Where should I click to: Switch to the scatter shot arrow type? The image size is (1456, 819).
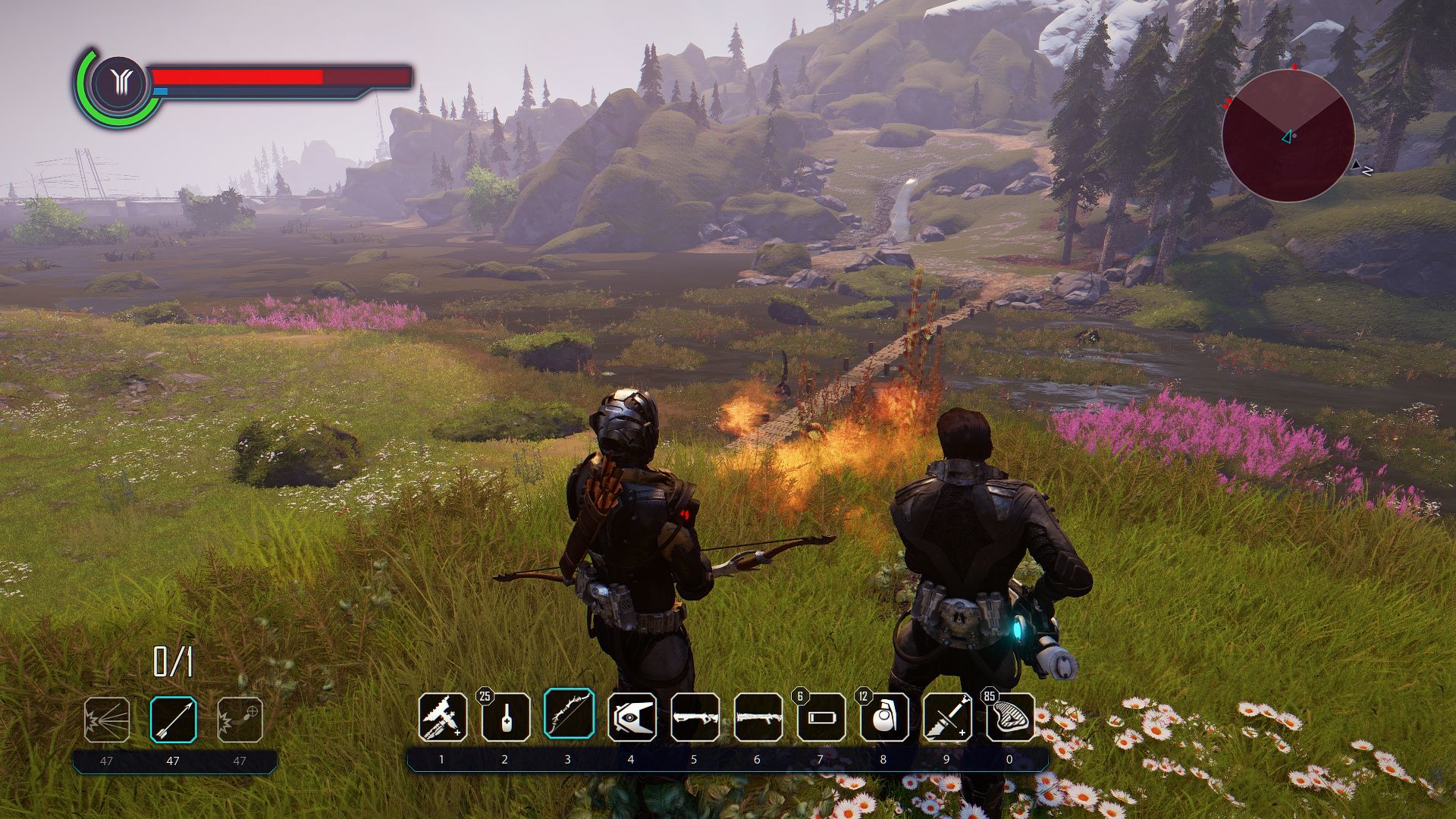click(107, 719)
